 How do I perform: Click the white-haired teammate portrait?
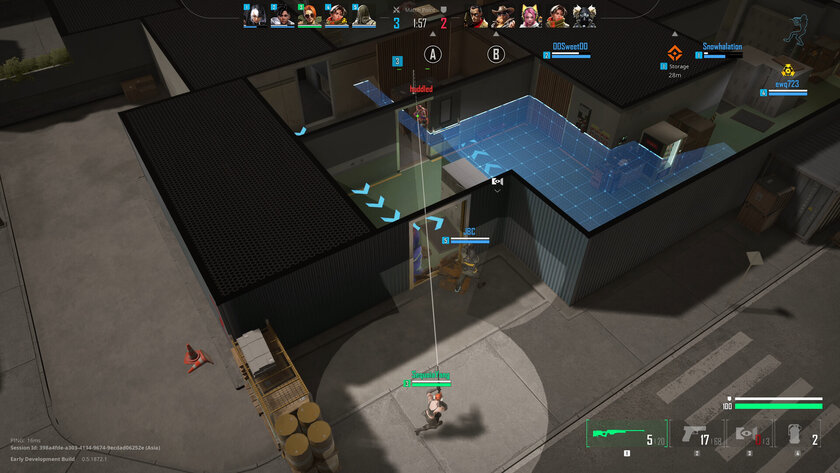pos(252,15)
